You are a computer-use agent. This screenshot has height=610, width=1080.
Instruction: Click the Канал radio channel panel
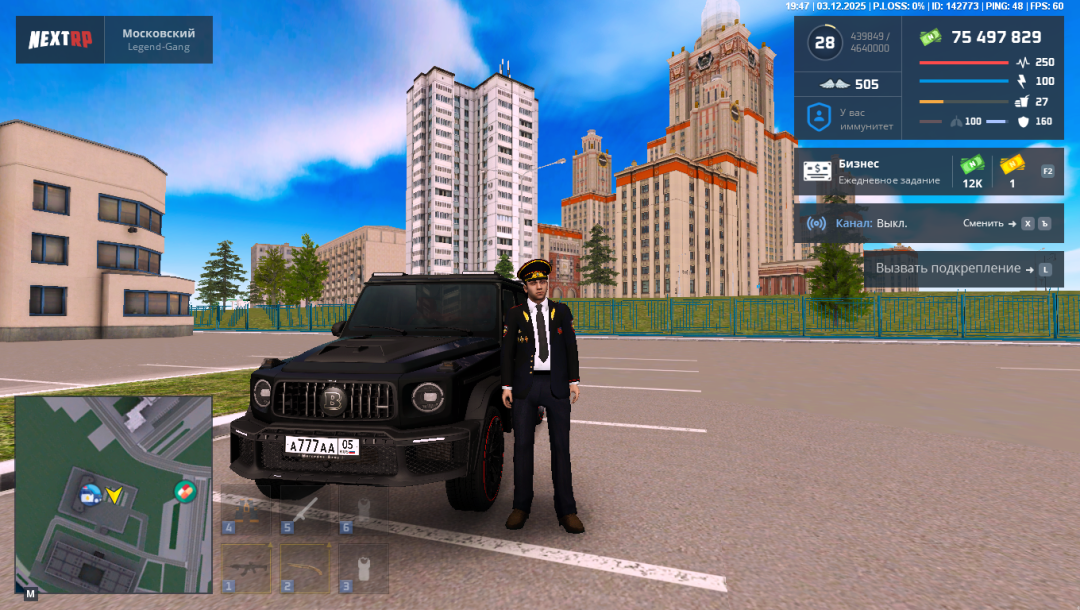pyautogui.click(x=928, y=224)
